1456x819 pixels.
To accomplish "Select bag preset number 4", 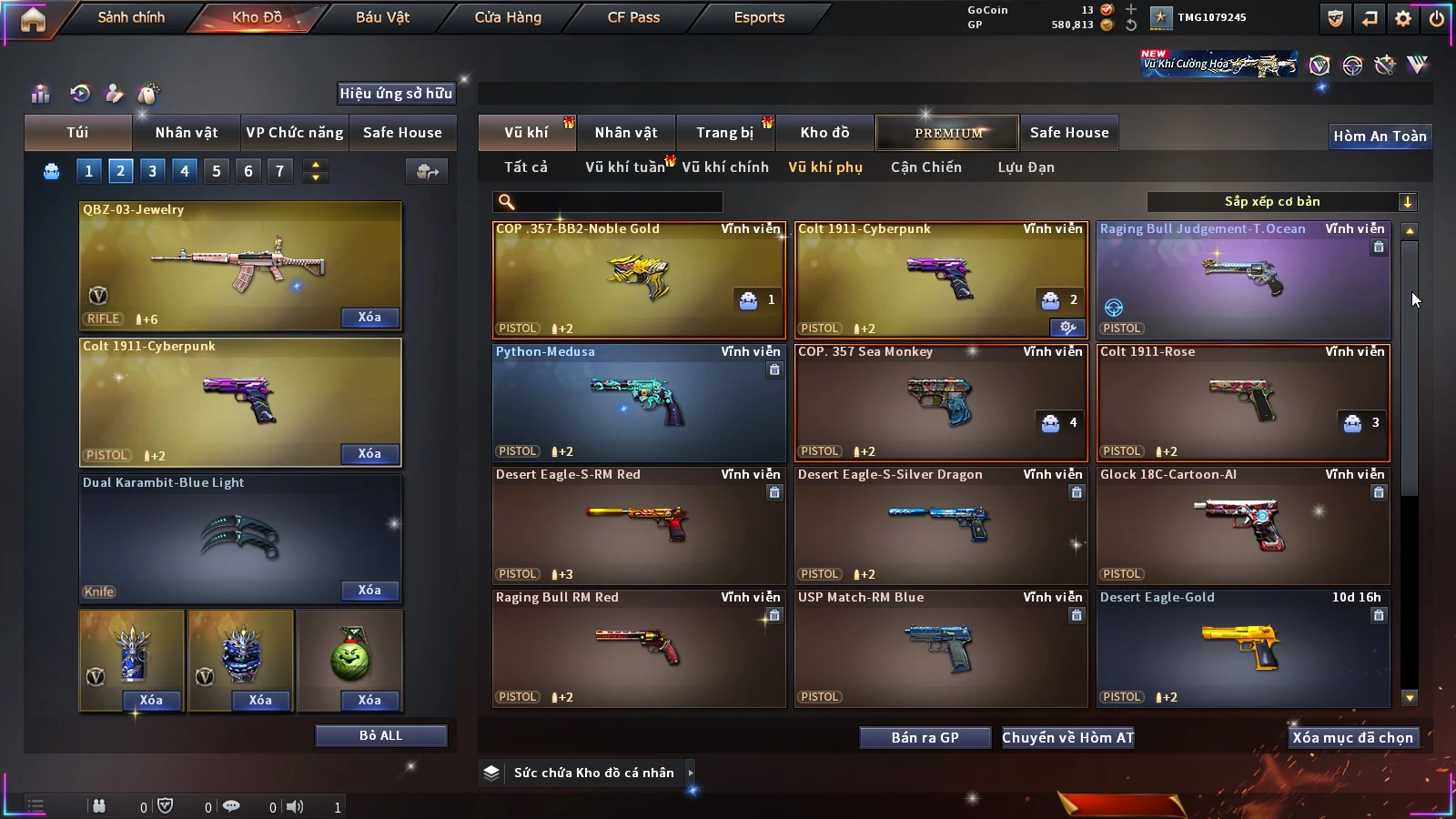I will point(185,171).
